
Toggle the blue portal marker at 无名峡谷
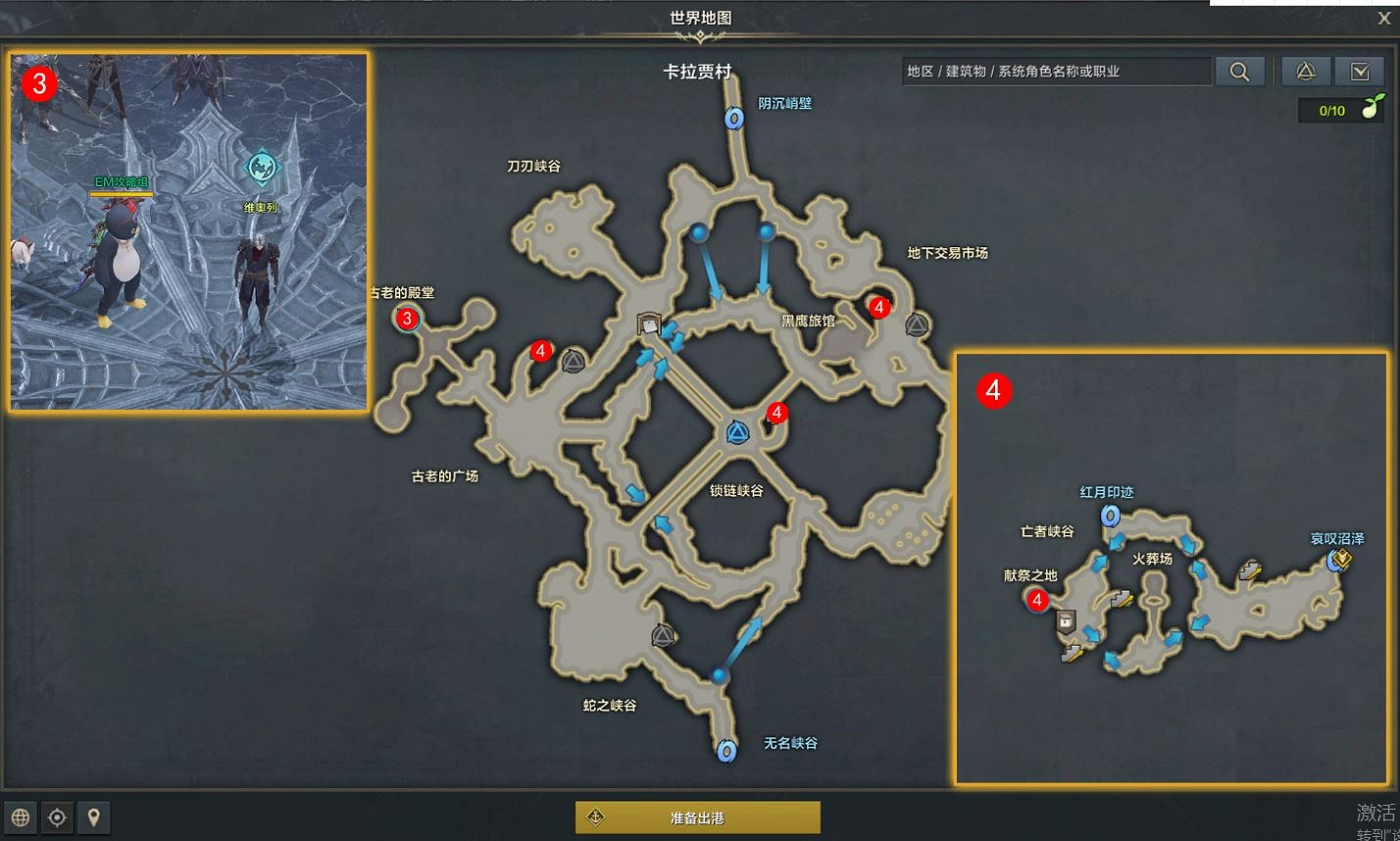726,751
